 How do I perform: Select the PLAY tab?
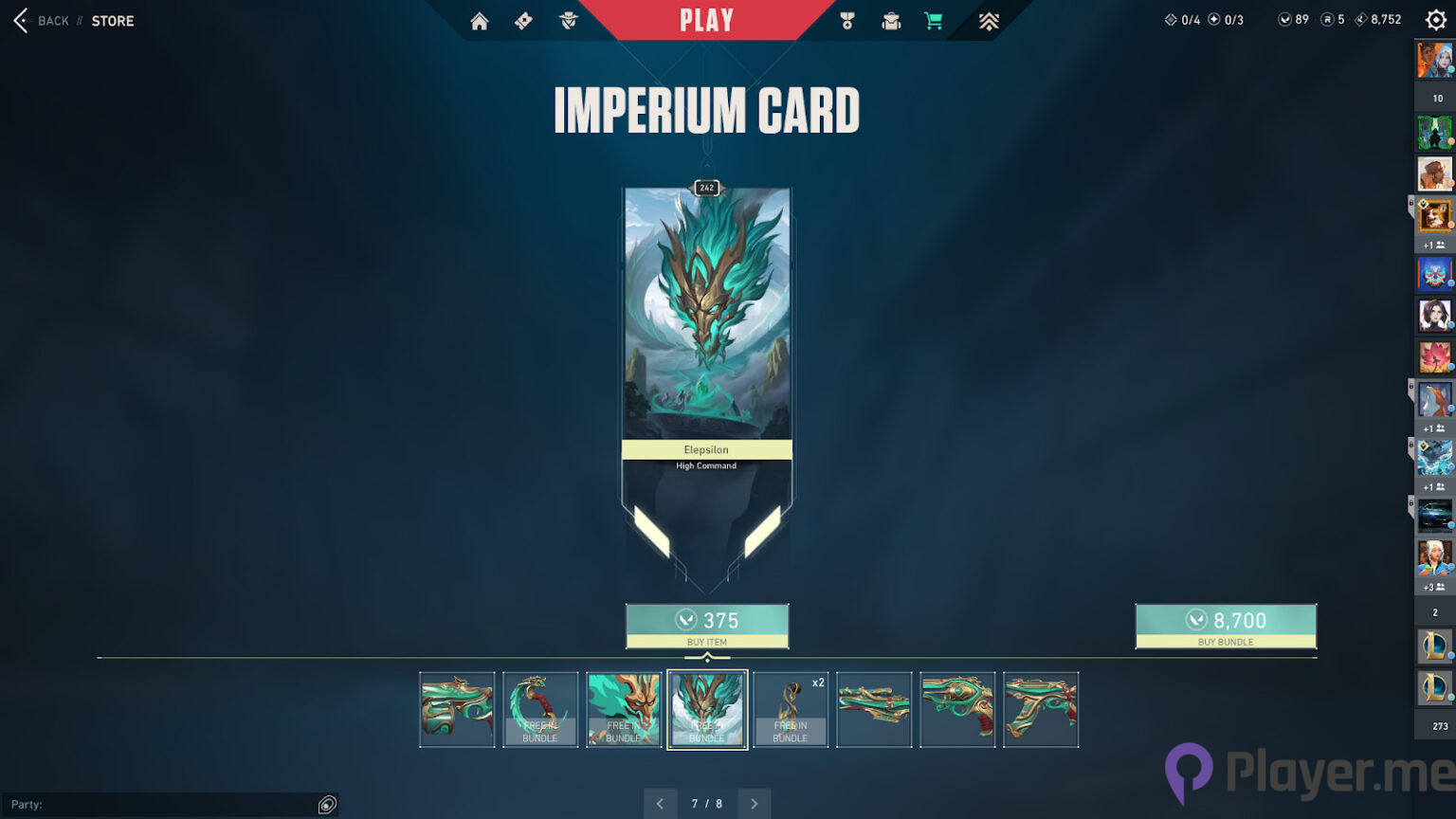(705, 20)
